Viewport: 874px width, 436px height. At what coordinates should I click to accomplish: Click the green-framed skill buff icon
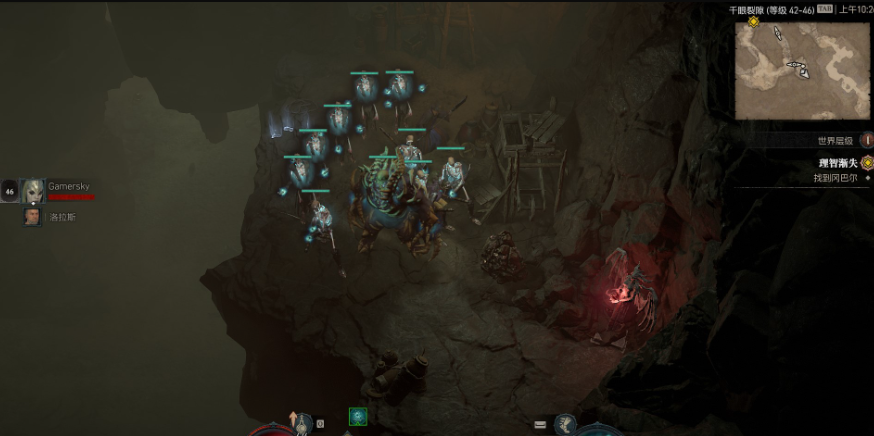[x=357, y=416]
